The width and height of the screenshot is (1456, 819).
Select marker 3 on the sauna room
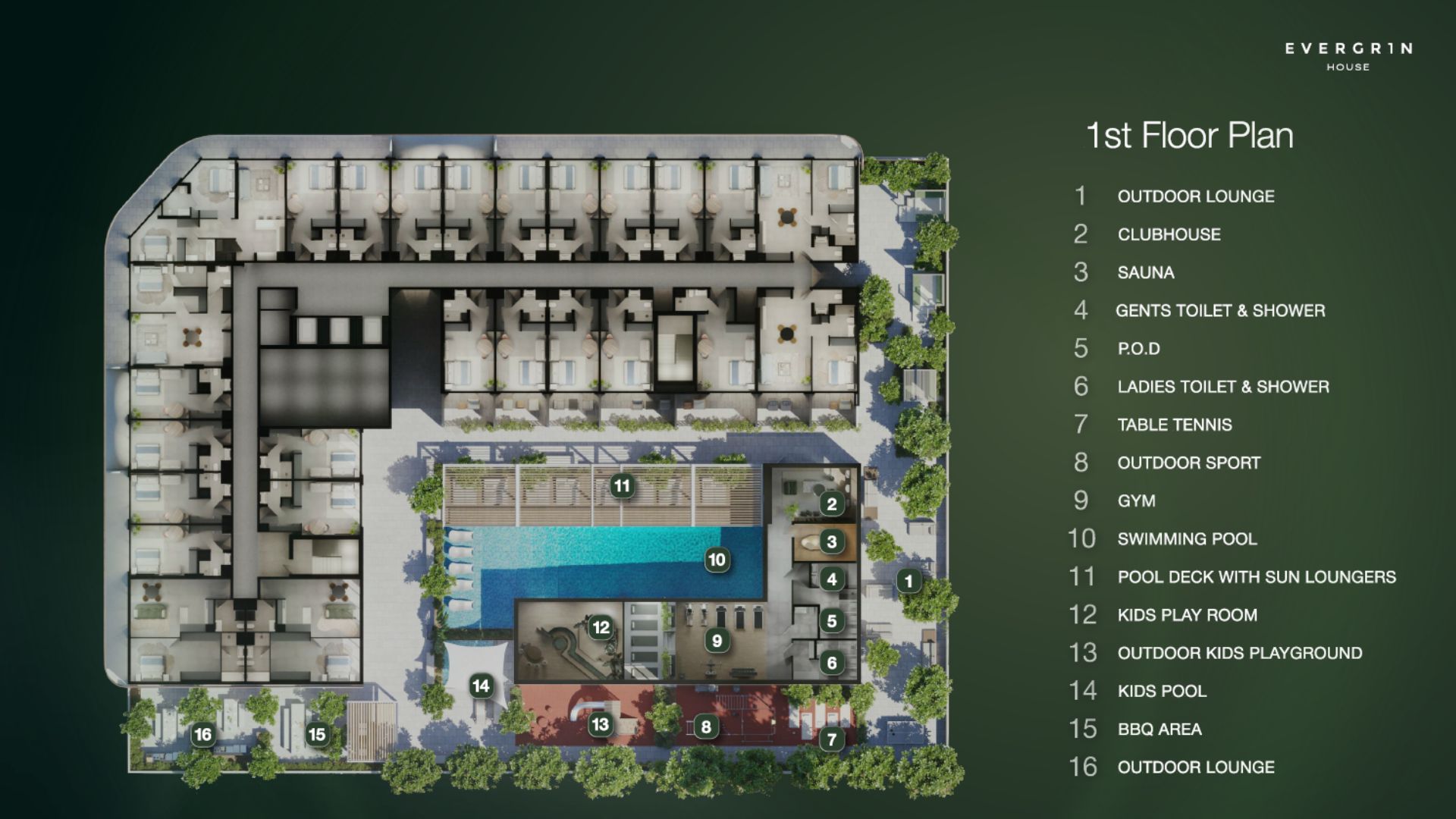click(x=832, y=541)
